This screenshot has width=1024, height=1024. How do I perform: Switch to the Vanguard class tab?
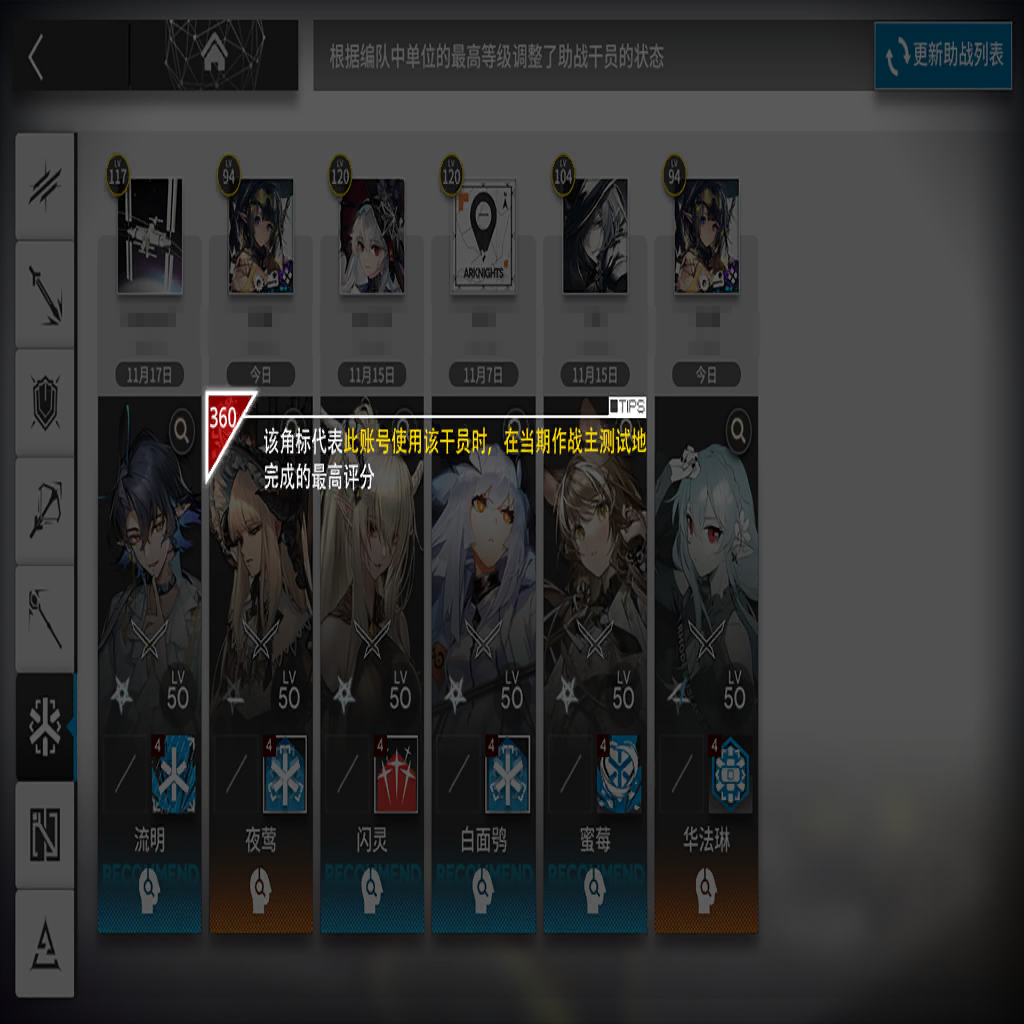[x=45, y=186]
